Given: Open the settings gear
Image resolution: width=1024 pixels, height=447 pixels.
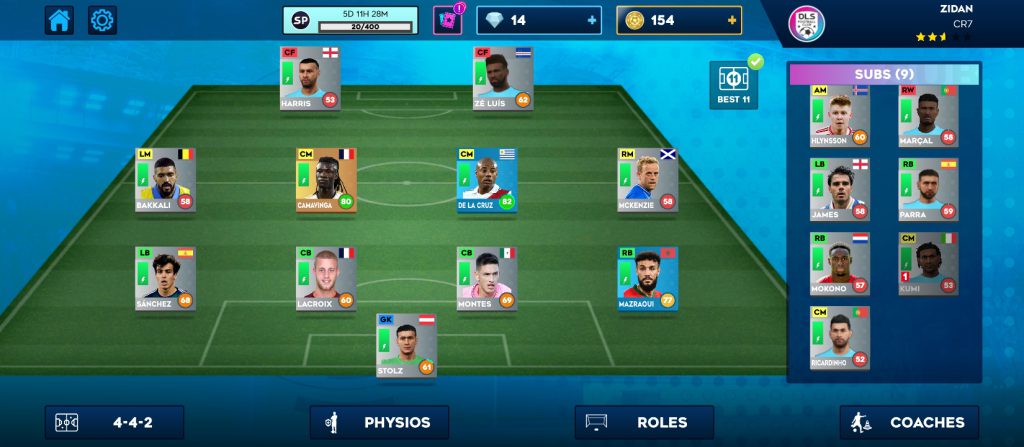Looking at the screenshot, I should coord(103,20).
